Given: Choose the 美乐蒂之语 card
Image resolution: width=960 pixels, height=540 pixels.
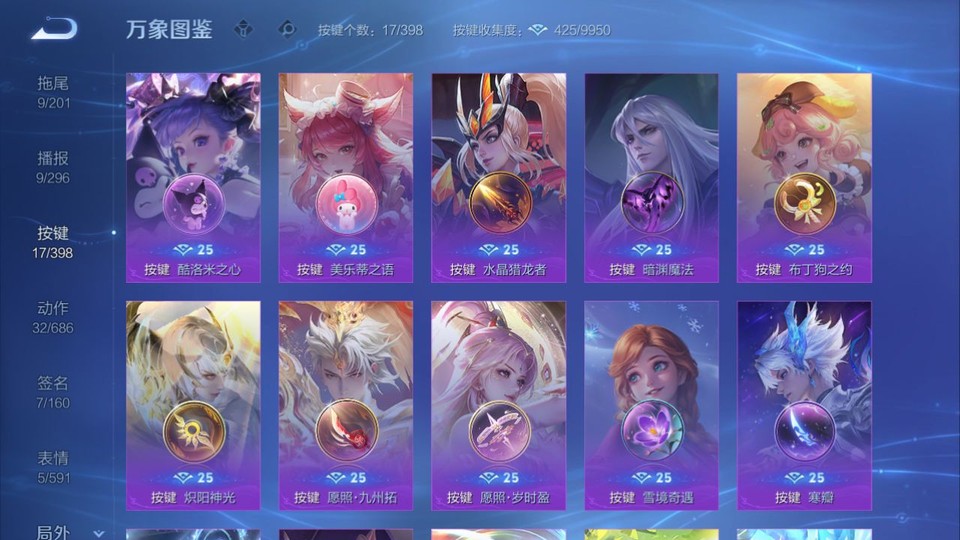Looking at the screenshot, I should (346, 177).
